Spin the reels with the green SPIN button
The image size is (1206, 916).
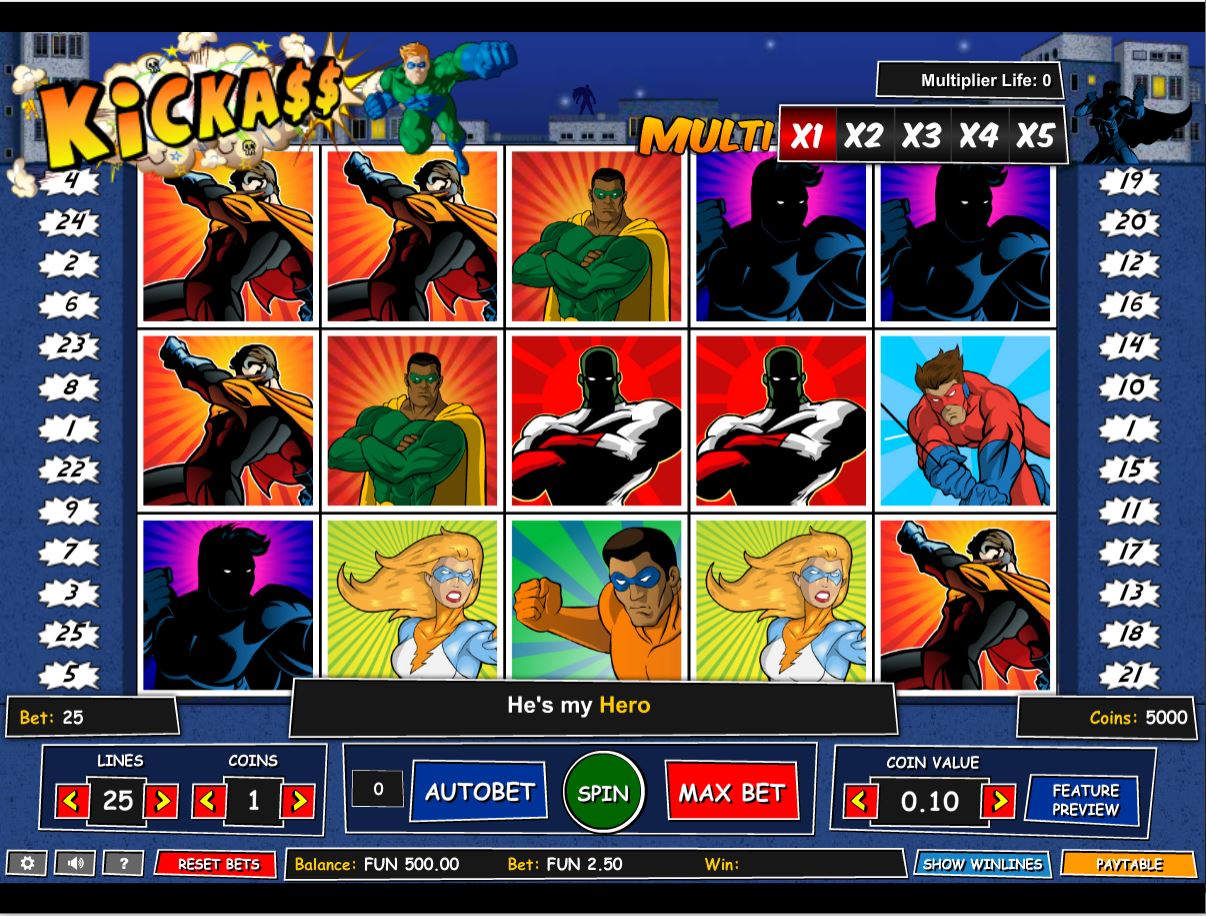coord(603,793)
